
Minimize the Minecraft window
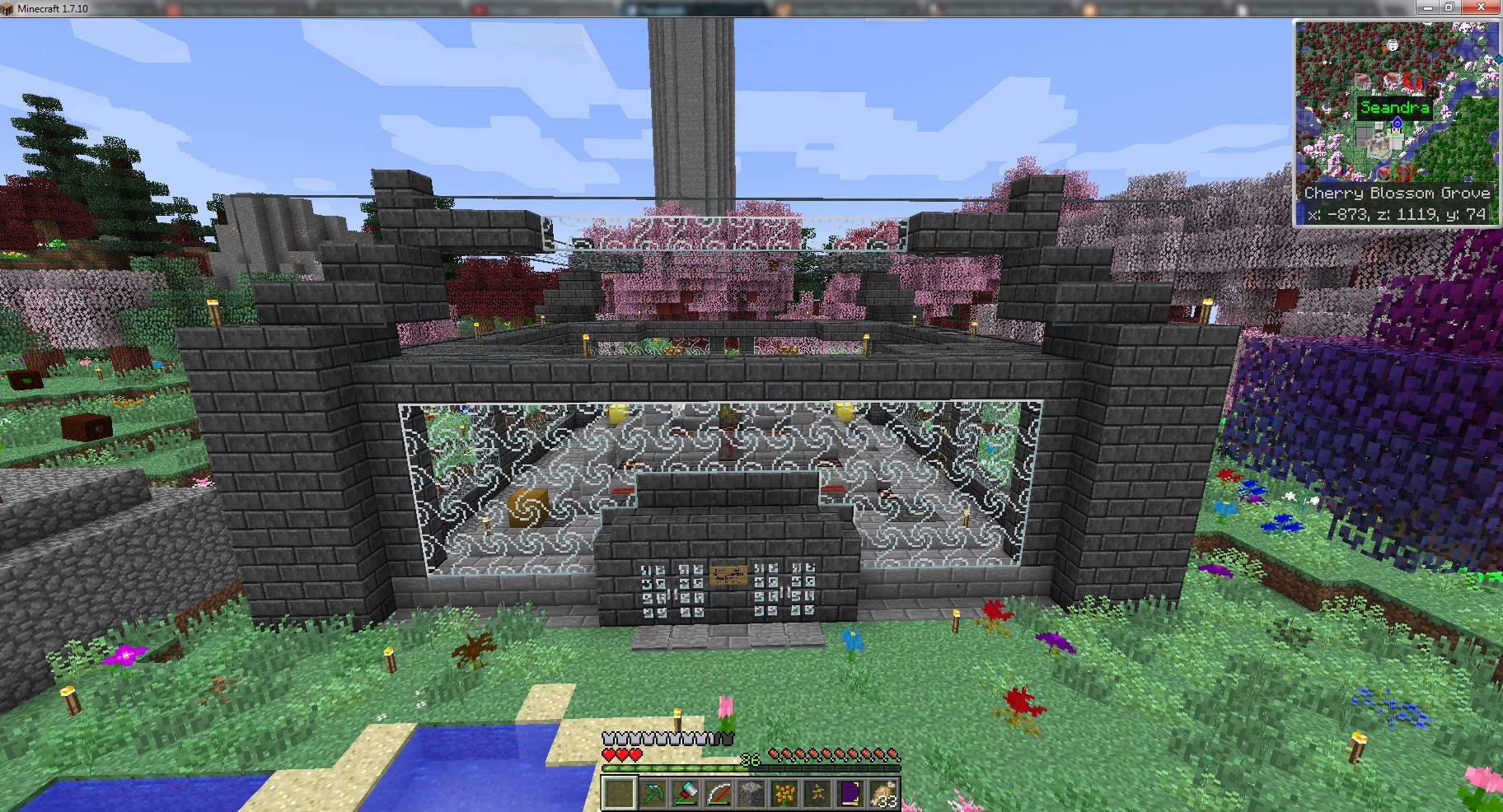pos(1426,7)
